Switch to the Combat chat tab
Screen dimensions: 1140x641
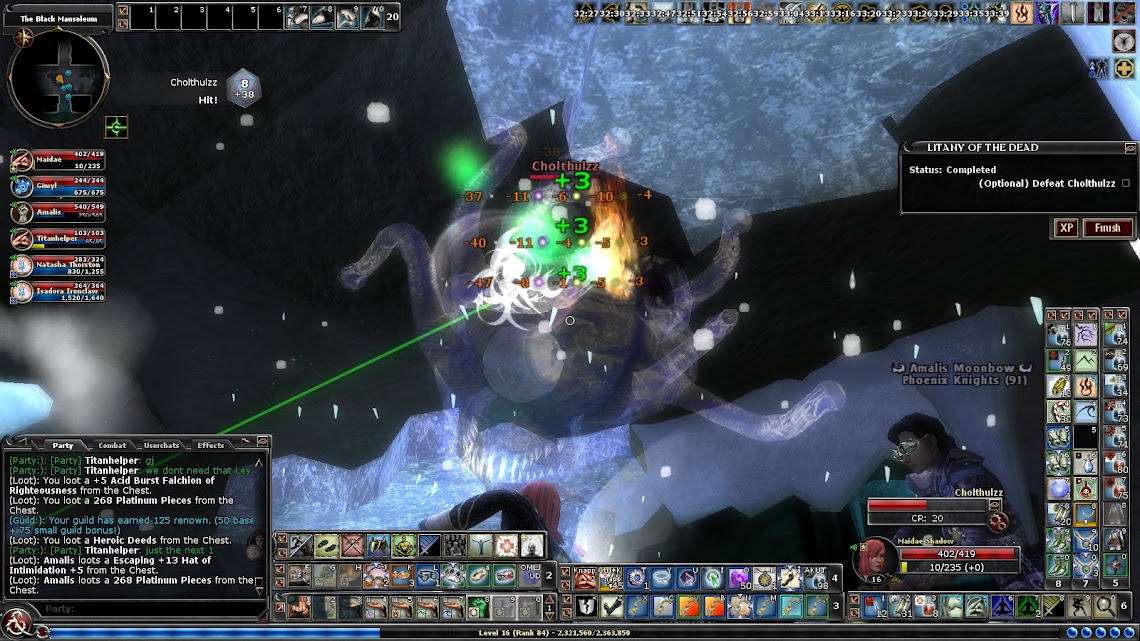(112, 445)
